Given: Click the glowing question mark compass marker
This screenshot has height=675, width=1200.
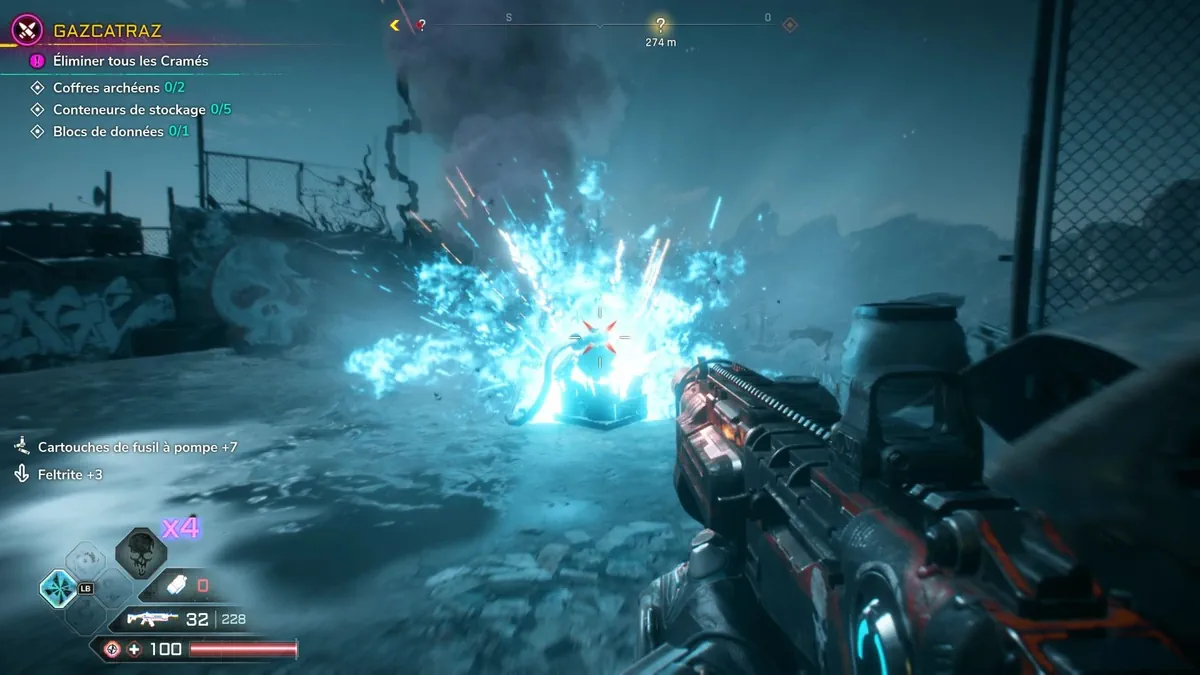Looking at the screenshot, I should (x=660, y=25).
